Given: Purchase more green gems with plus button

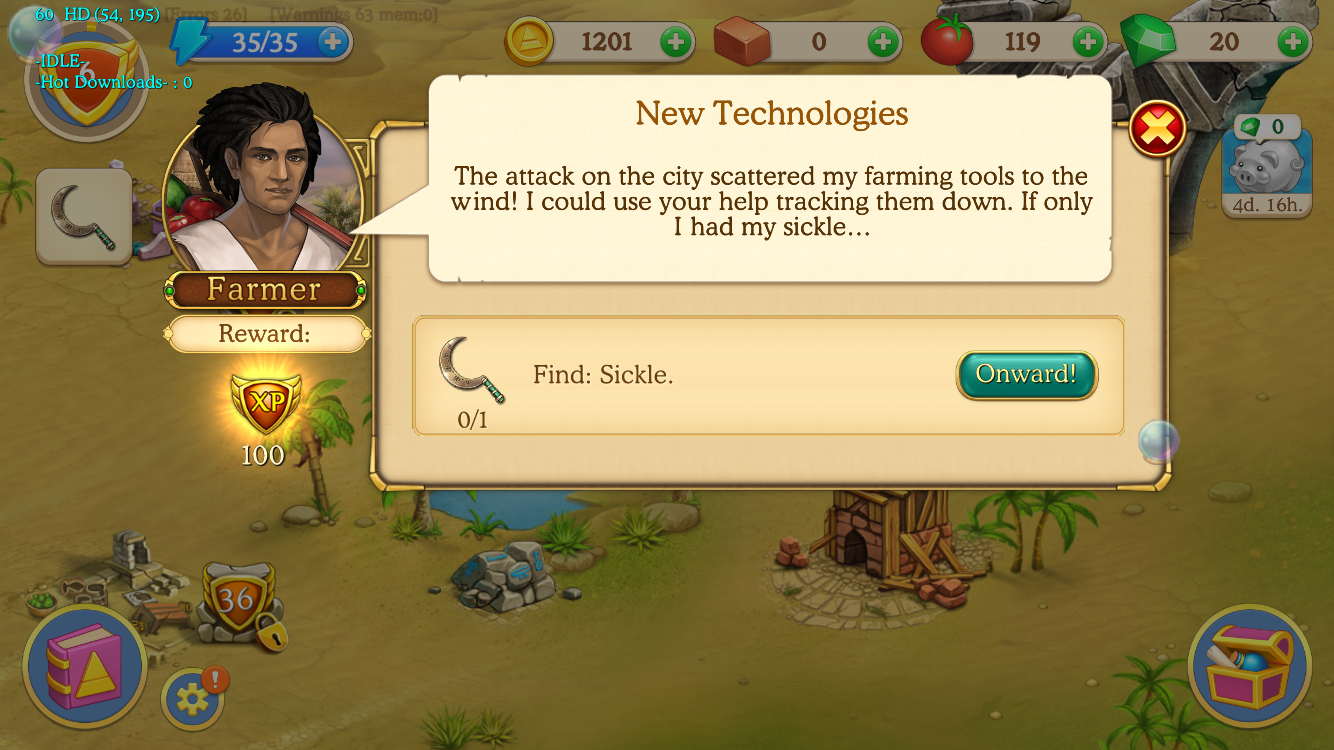Looking at the screenshot, I should (1293, 42).
